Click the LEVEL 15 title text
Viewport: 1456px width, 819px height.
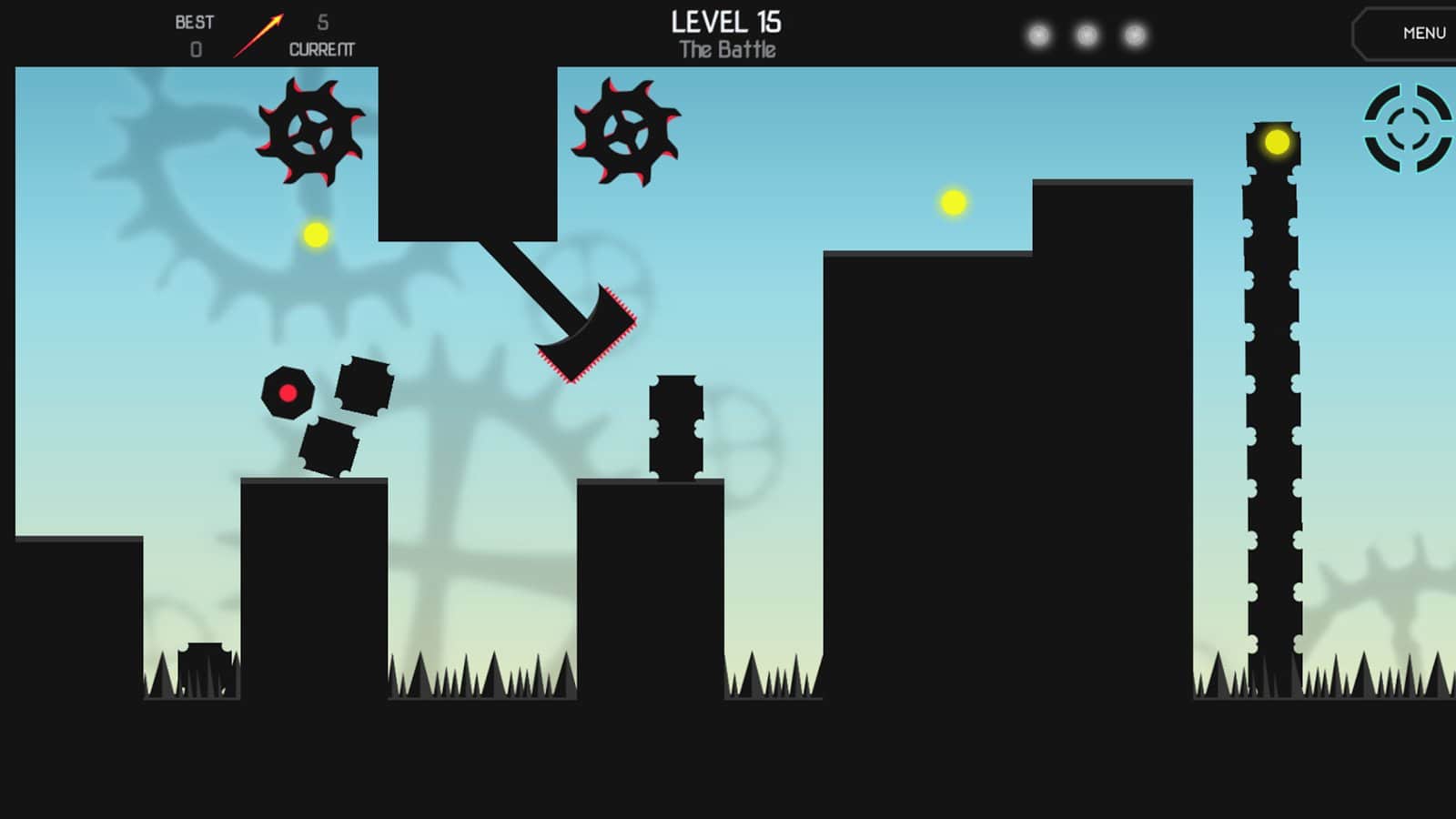click(x=727, y=22)
